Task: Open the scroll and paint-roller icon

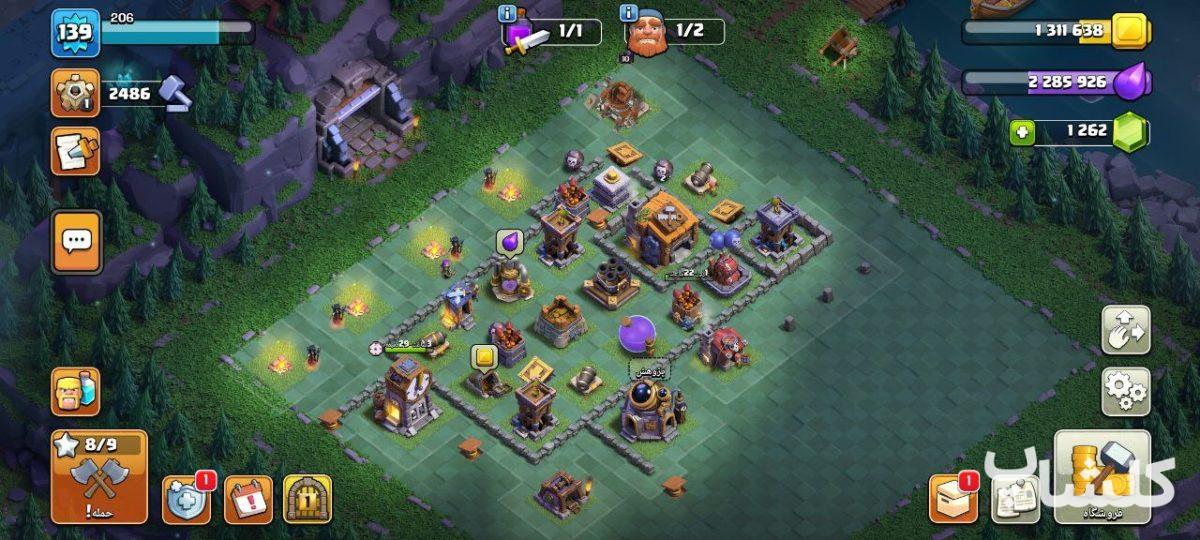Action: coord(75,151)
